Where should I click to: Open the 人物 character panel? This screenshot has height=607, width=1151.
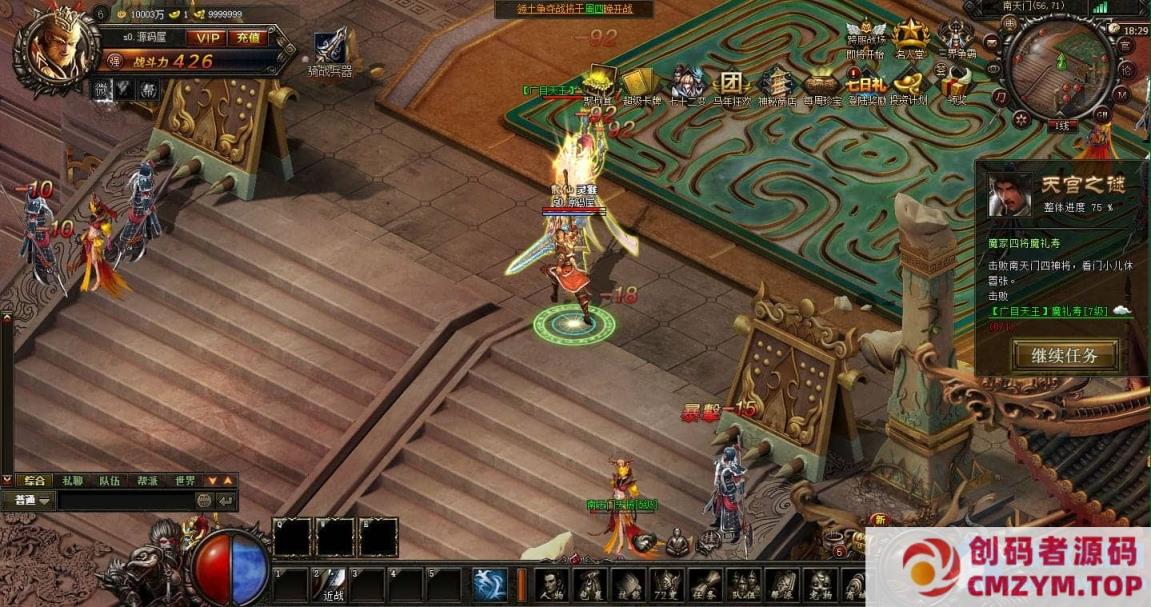(x=552, y=583)
